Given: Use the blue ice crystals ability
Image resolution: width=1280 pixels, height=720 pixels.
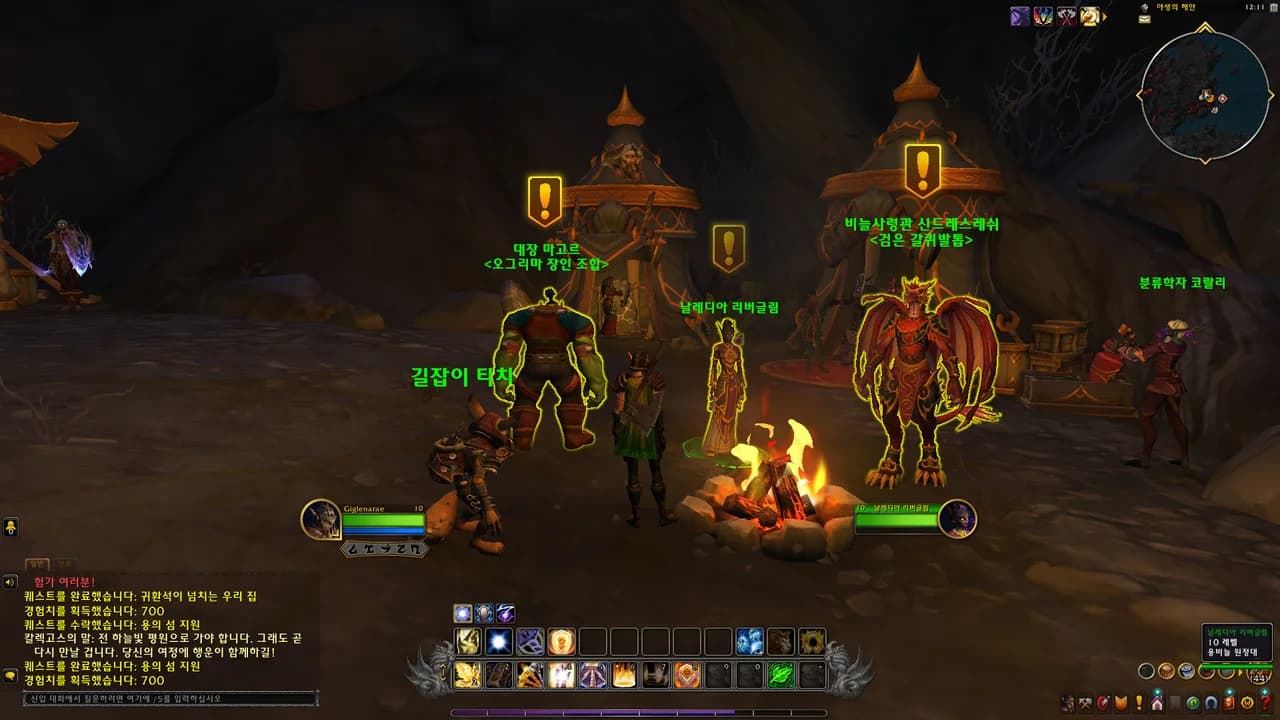Looking at the screenshot, I should tap(749, 642).
